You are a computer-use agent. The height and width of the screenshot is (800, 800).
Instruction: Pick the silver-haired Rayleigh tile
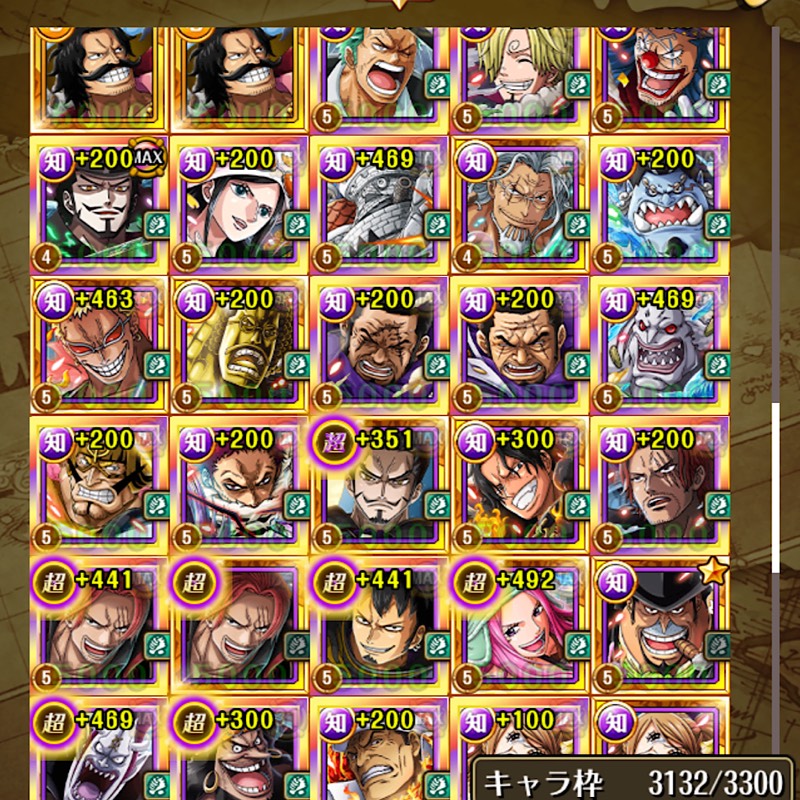coord(520,205)
